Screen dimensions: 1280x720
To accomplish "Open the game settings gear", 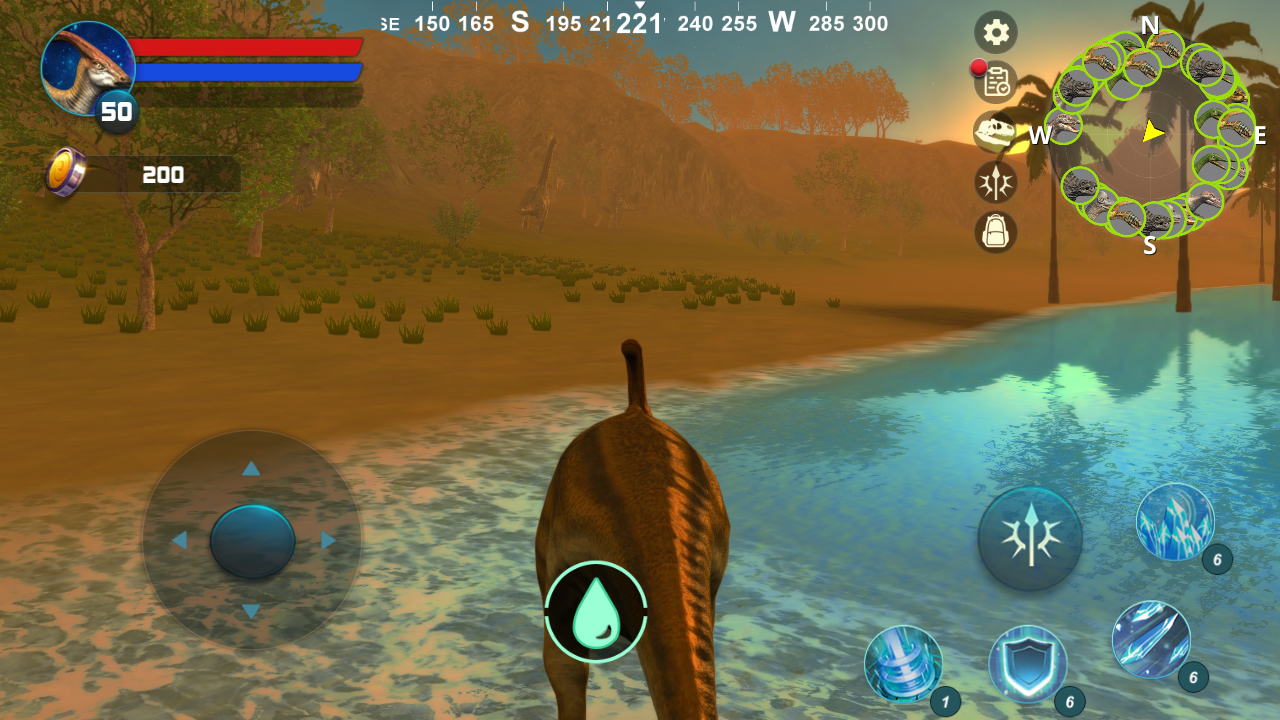I will click(x=995, y=33).
